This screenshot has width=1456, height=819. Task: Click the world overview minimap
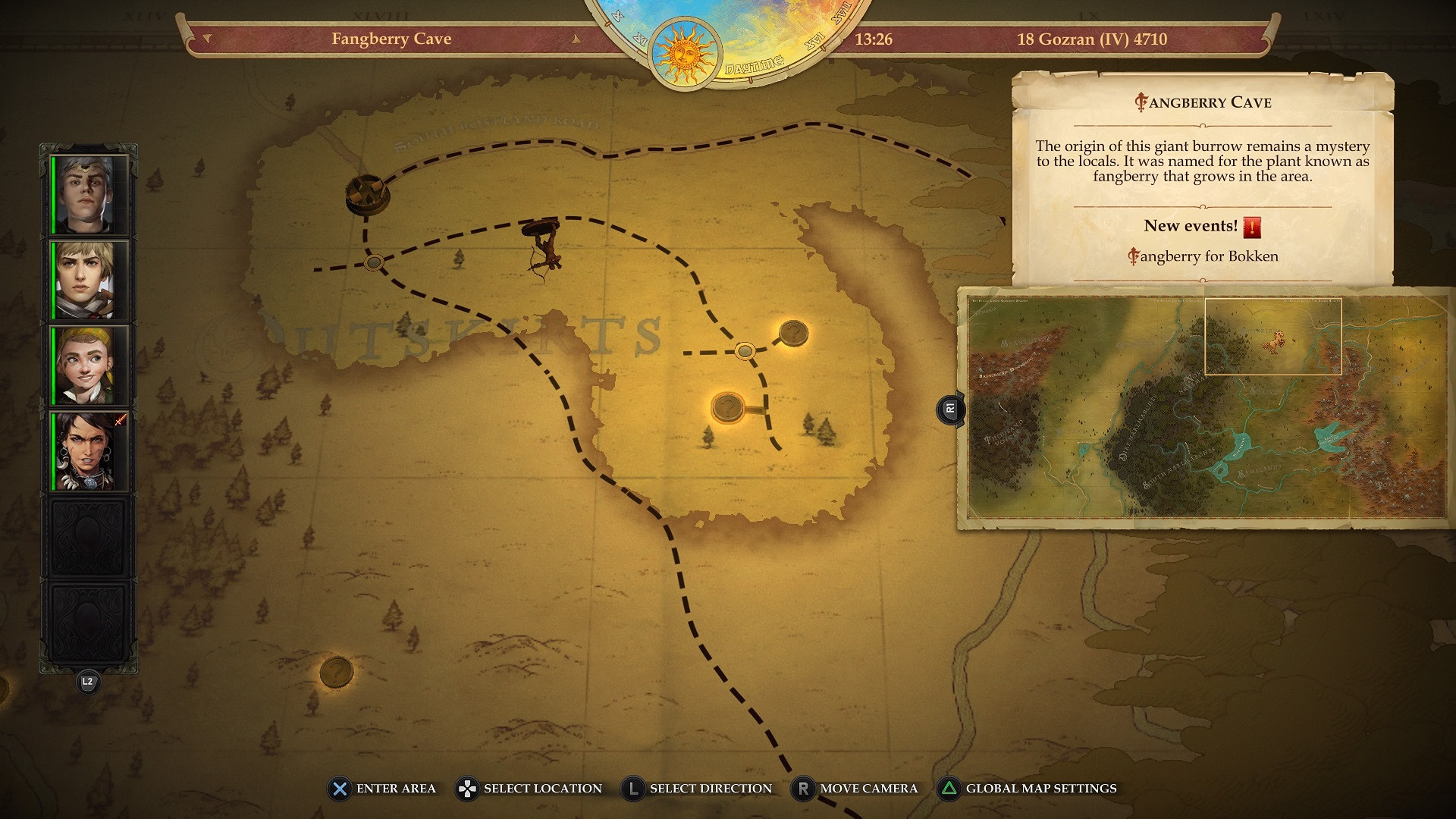point(1206,407)
